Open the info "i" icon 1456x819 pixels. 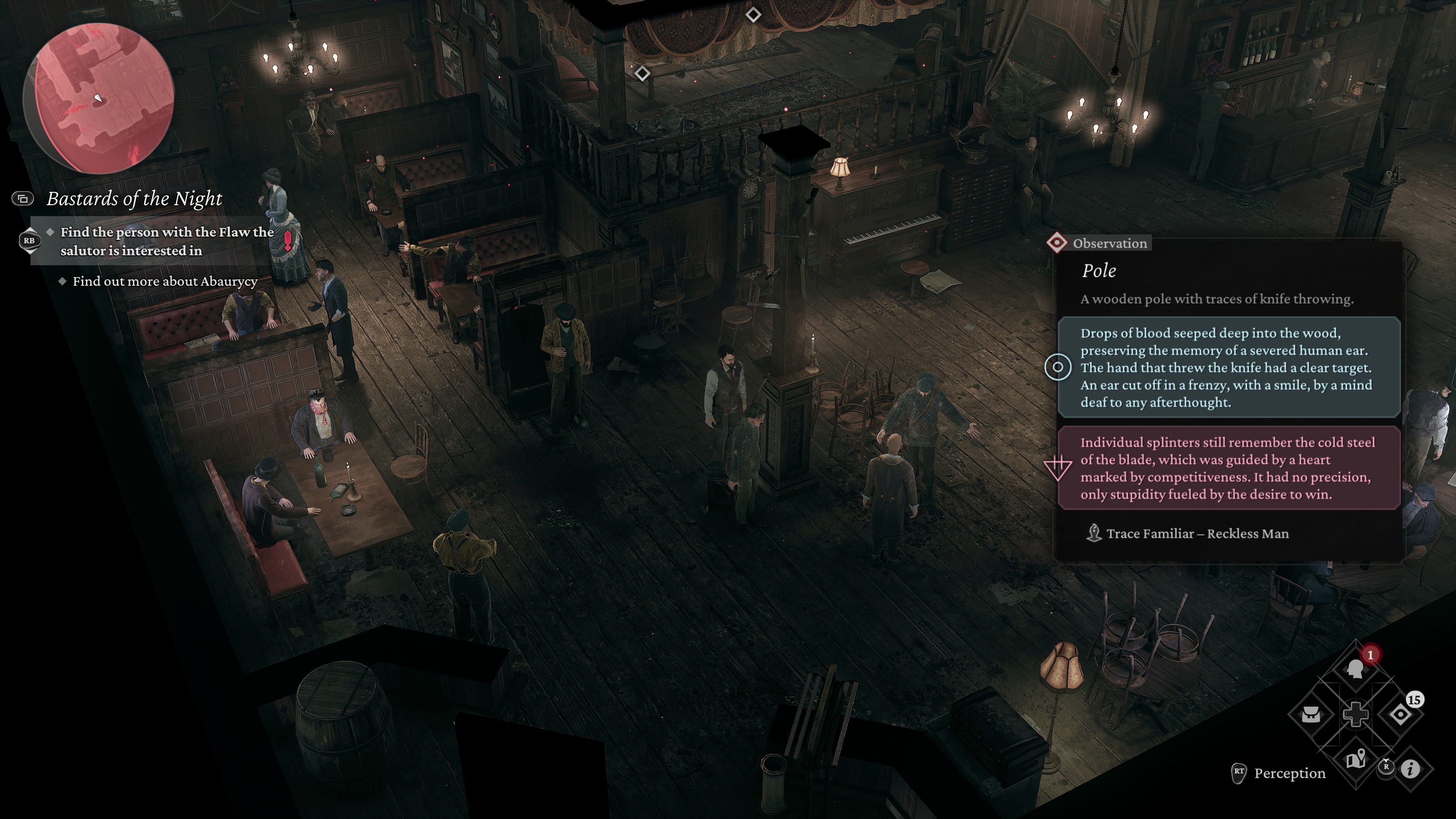point(1411,768)
